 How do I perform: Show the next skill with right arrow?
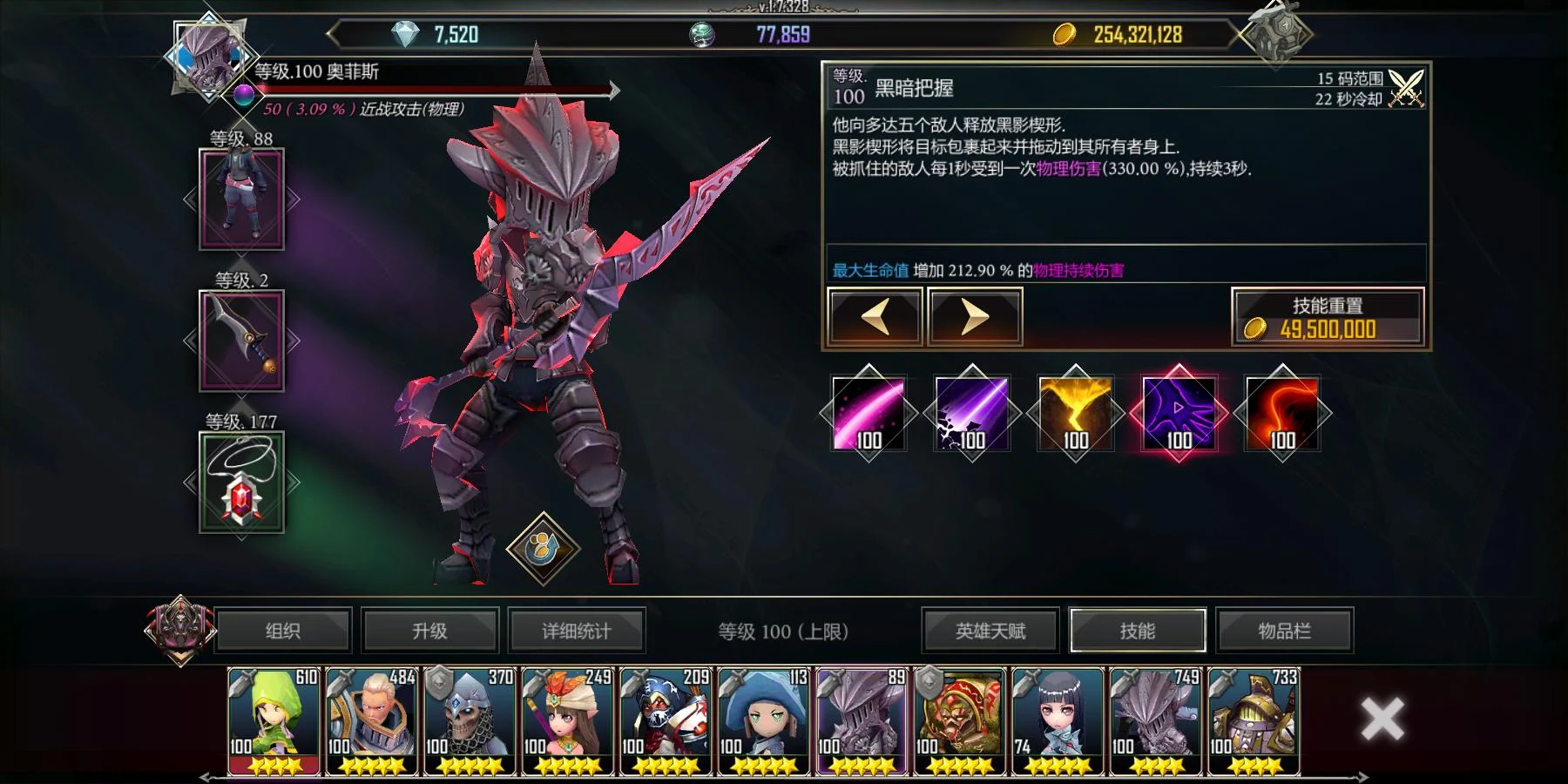click(x=975, y=318)
